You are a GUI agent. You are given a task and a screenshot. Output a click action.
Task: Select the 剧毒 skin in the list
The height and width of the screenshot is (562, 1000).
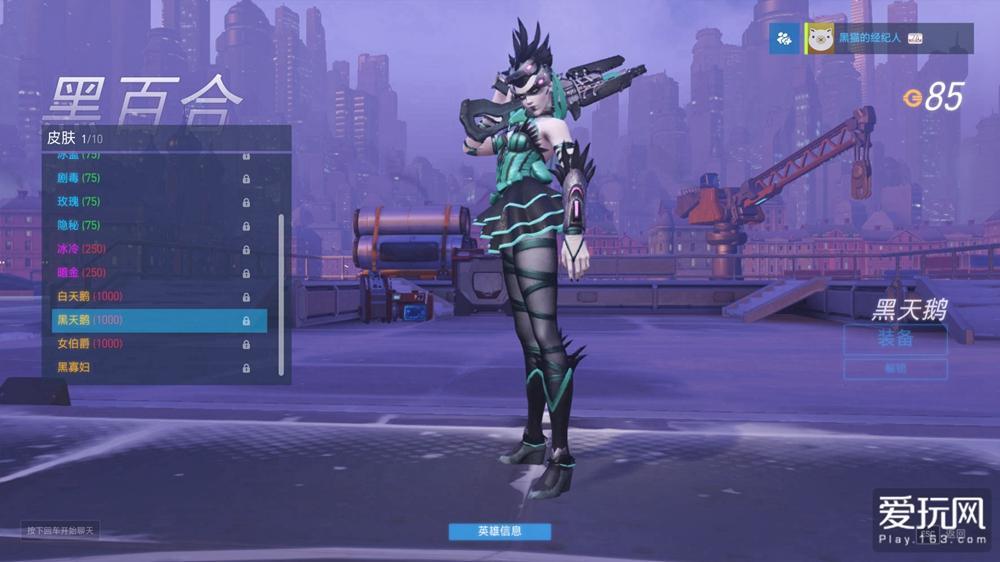coord(150,178)
